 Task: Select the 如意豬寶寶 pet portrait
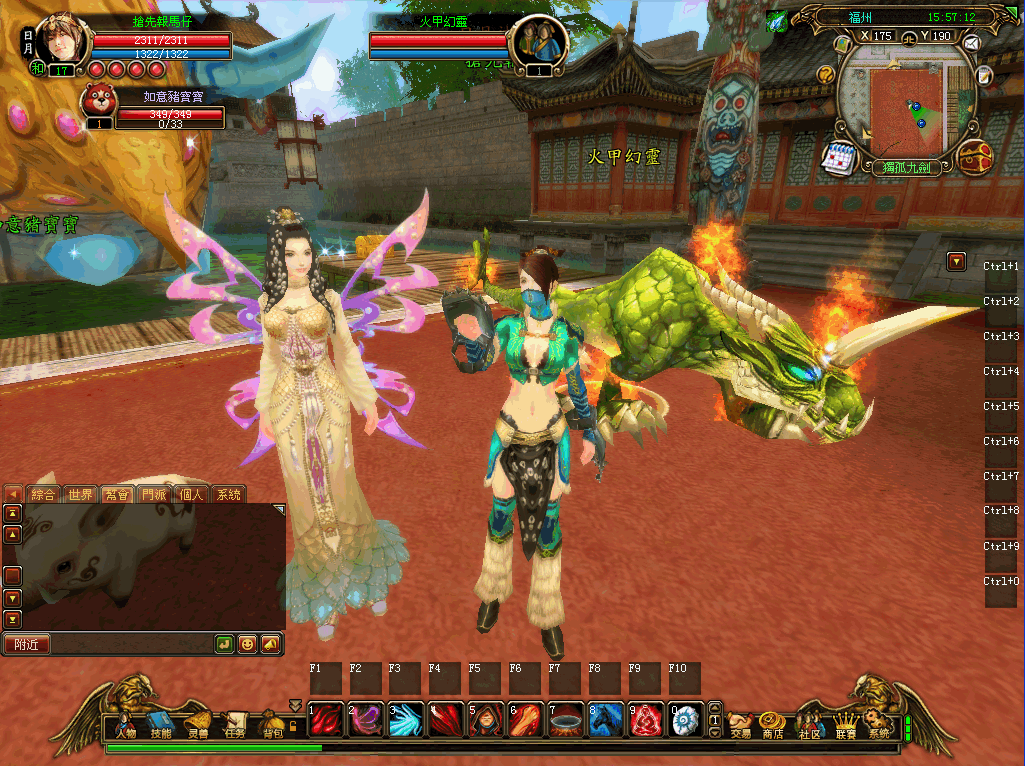[x=99, y=102]
